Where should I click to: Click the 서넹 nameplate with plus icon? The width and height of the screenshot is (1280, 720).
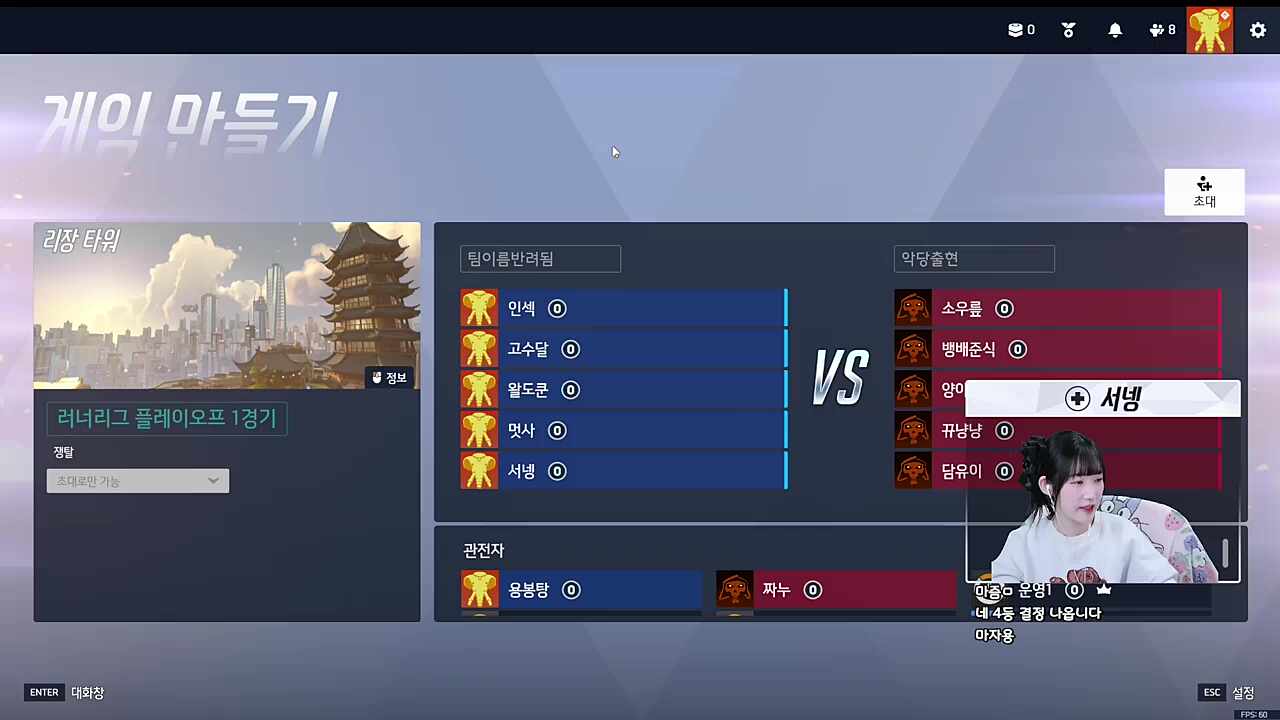pyautogui.click(x=1103, y=399)
